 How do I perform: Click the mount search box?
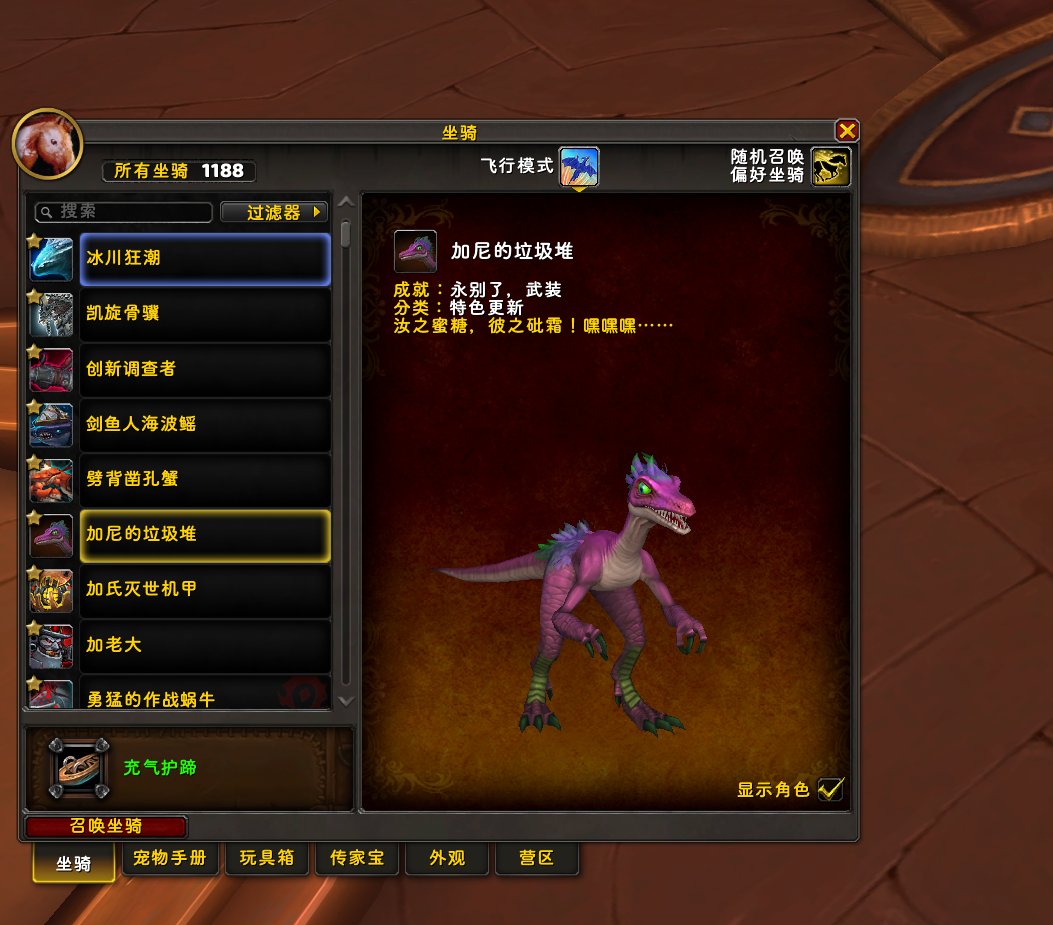point(124,212)
